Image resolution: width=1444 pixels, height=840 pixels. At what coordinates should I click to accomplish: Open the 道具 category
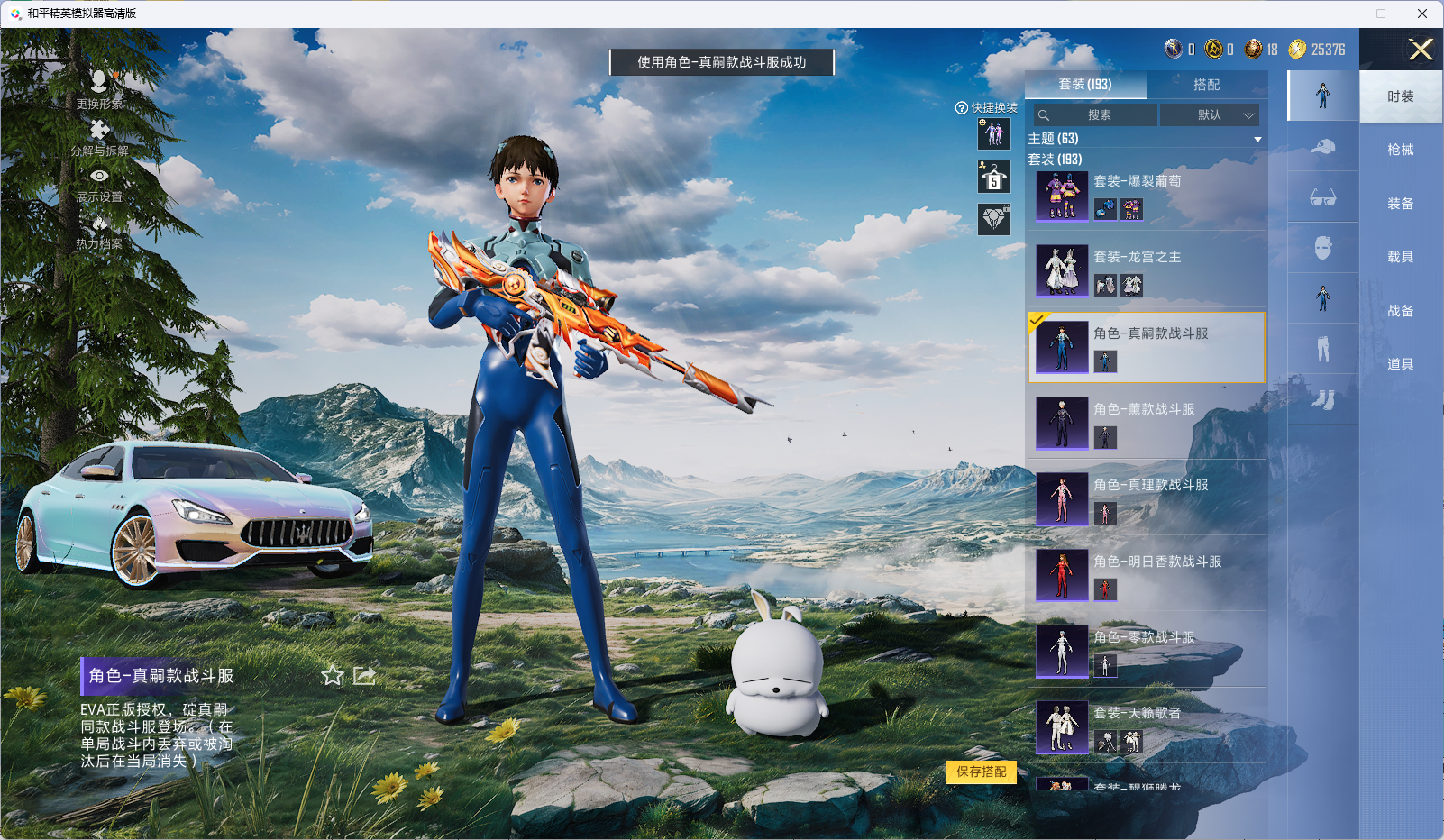(x=1400, y=364)
